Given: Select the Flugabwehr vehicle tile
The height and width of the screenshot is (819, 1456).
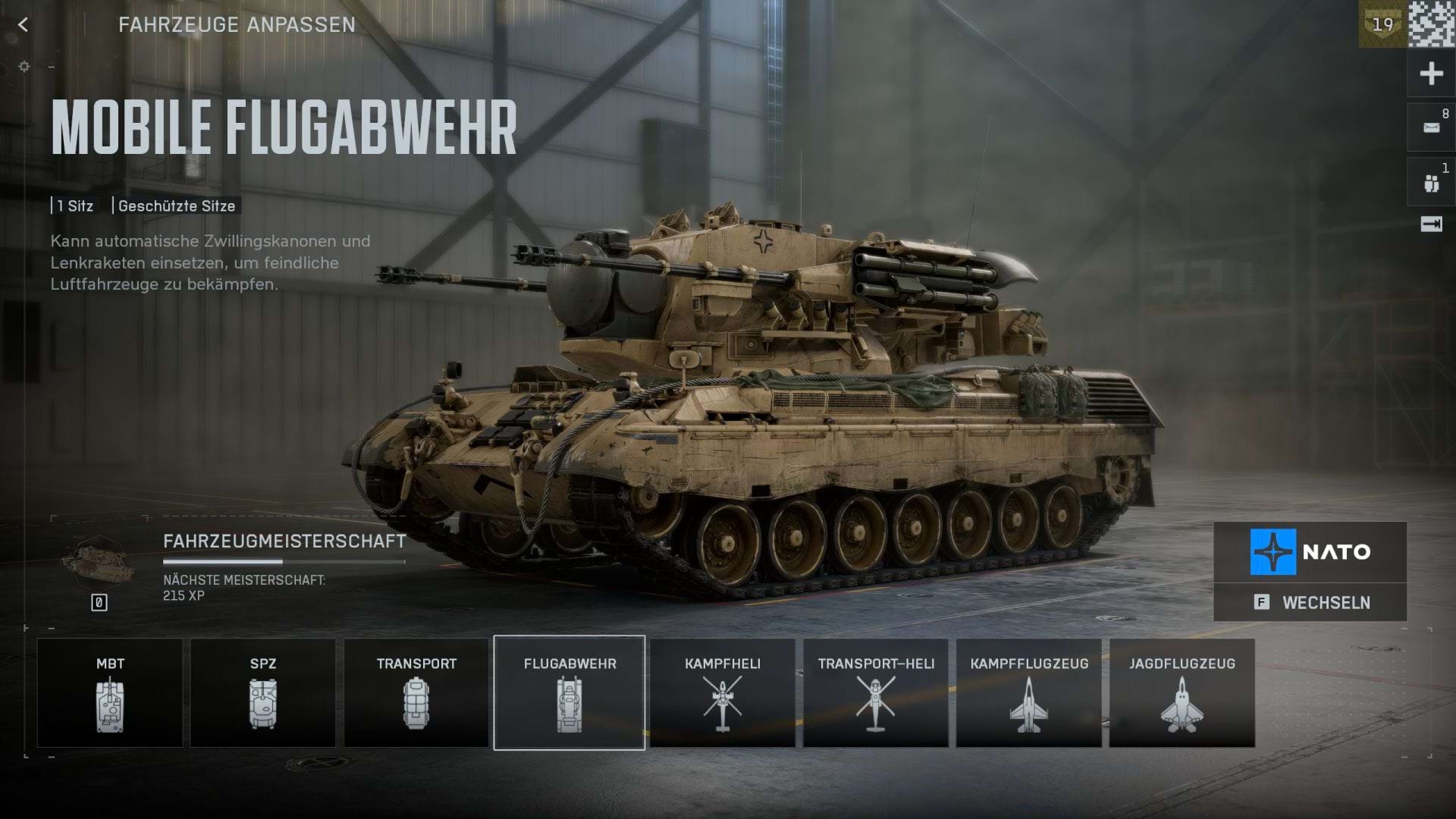Looking at the screenshot, I should [570, 693].
